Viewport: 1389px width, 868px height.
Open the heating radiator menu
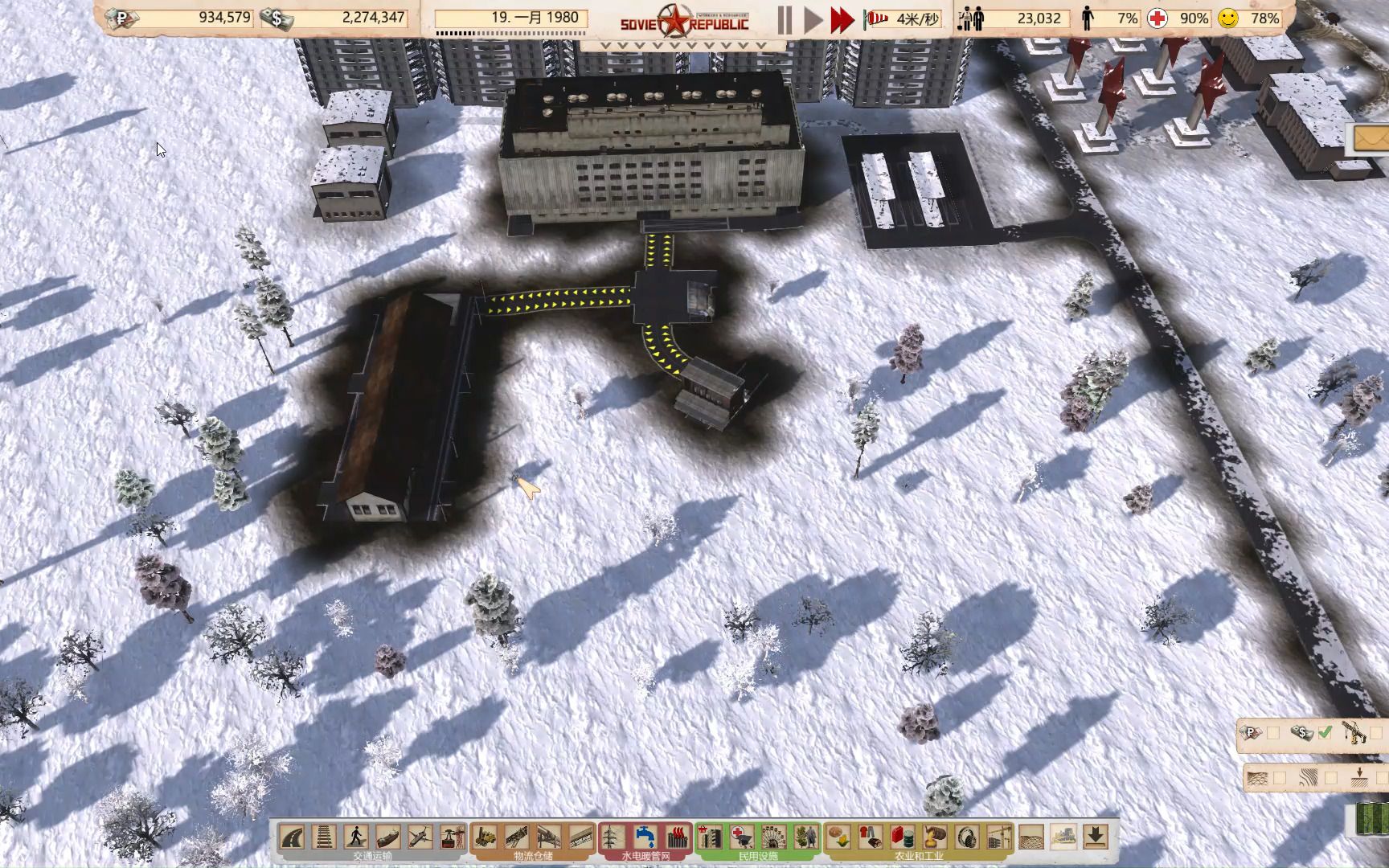click(x=677, y=837)
